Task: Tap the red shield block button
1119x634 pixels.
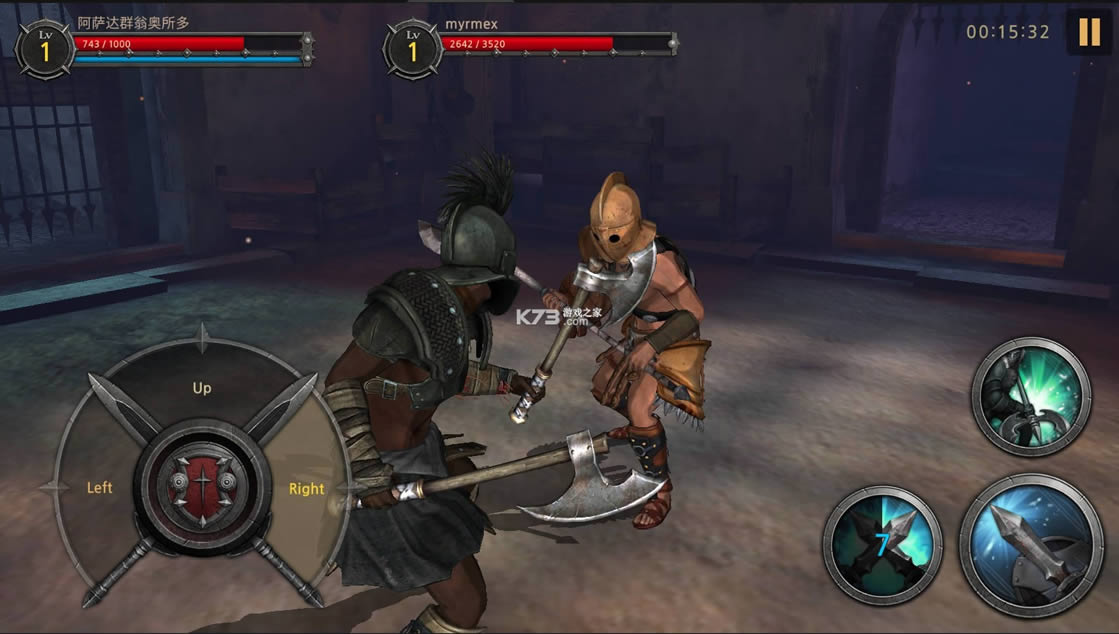Action: [x=202, y=484]
